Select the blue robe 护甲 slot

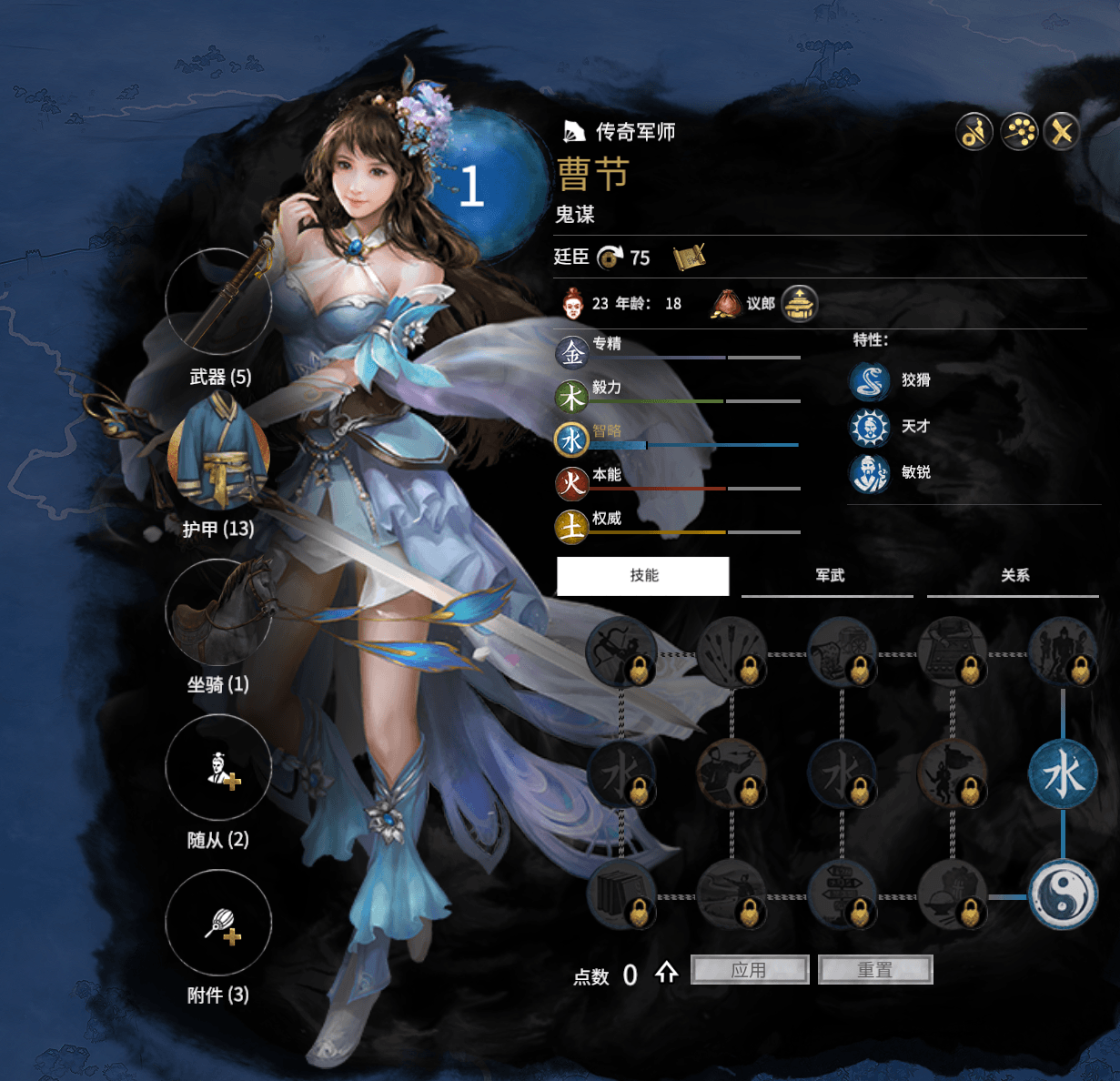point(218,457)
